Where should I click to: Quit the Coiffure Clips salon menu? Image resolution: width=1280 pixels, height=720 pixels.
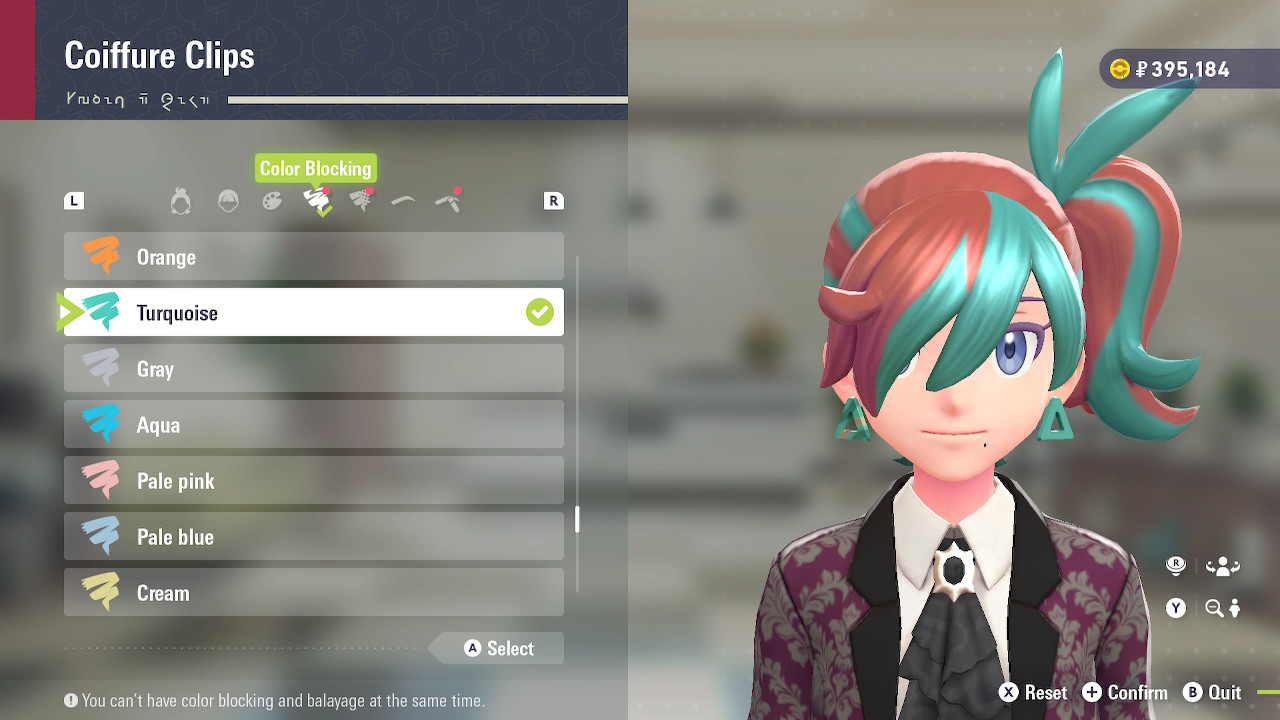1212,693
